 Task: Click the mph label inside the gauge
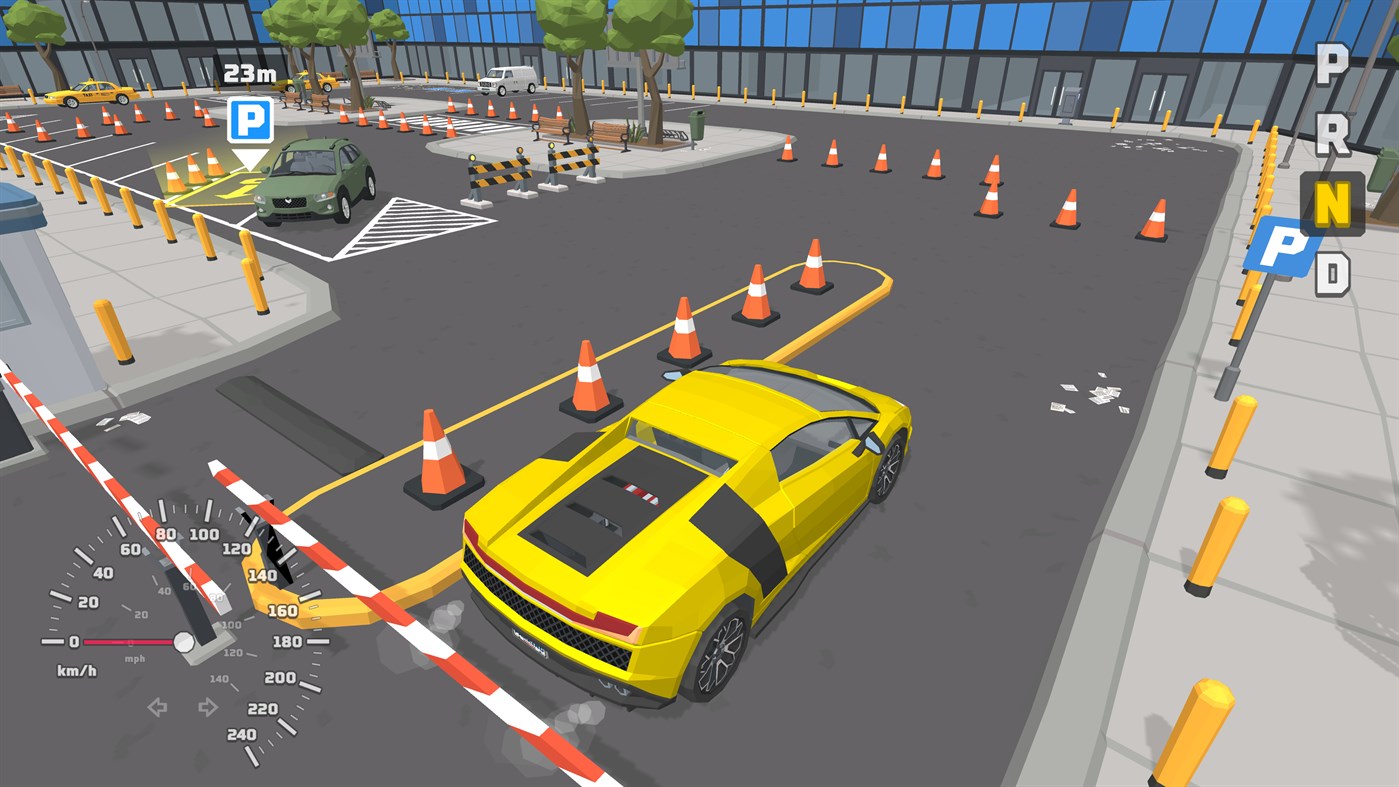click(x=136, y=658)
